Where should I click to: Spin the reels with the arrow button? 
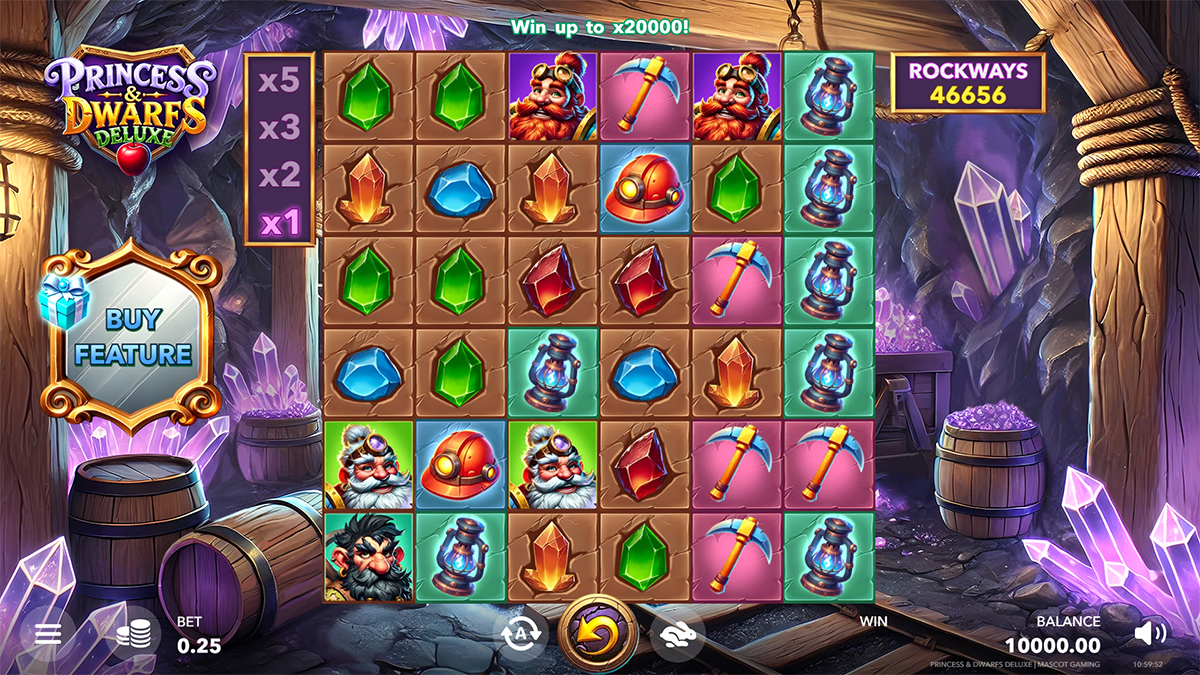point(597,633)
